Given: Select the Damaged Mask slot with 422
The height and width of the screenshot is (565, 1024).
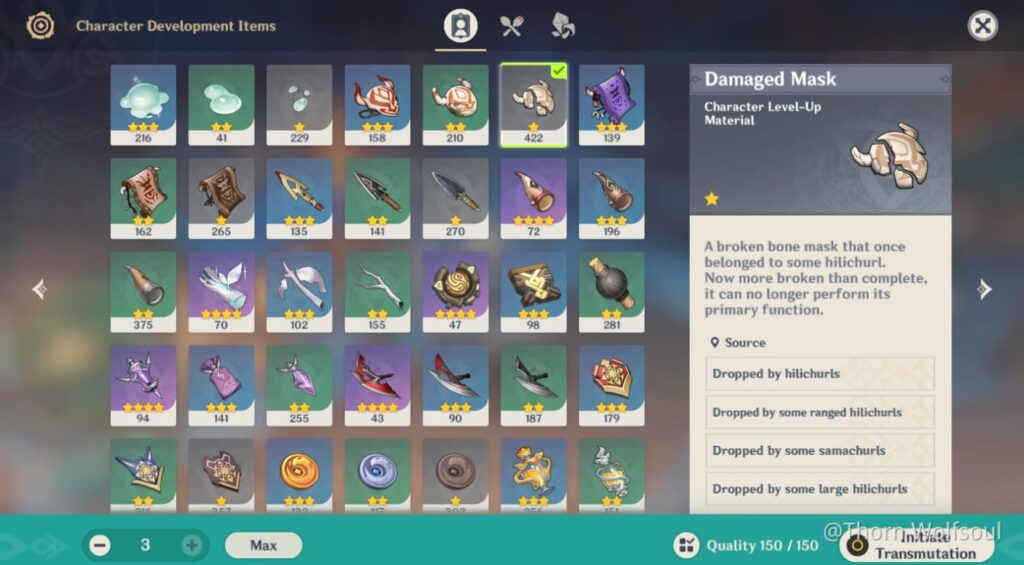Looking at the screenshot, I should pyautogui.click(x=533, y=104).
